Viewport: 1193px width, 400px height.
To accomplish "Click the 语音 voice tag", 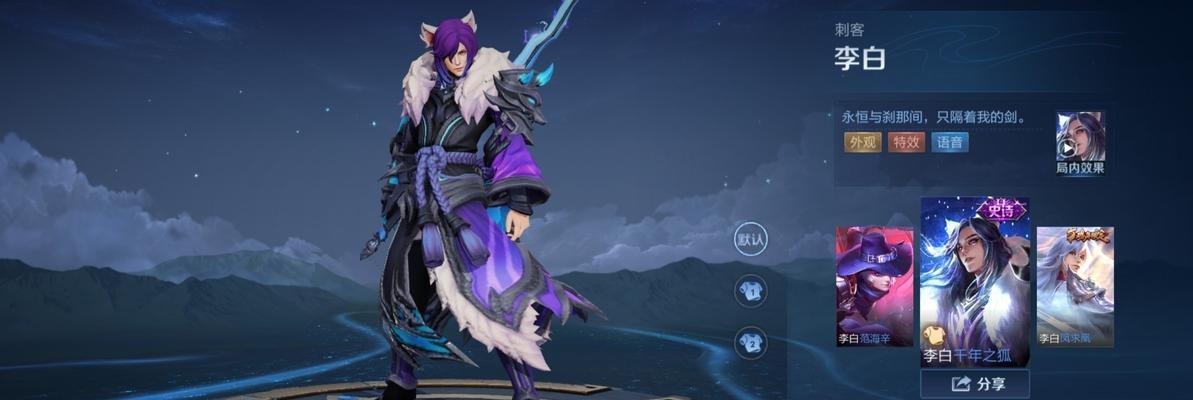I will tap(950, 142).
